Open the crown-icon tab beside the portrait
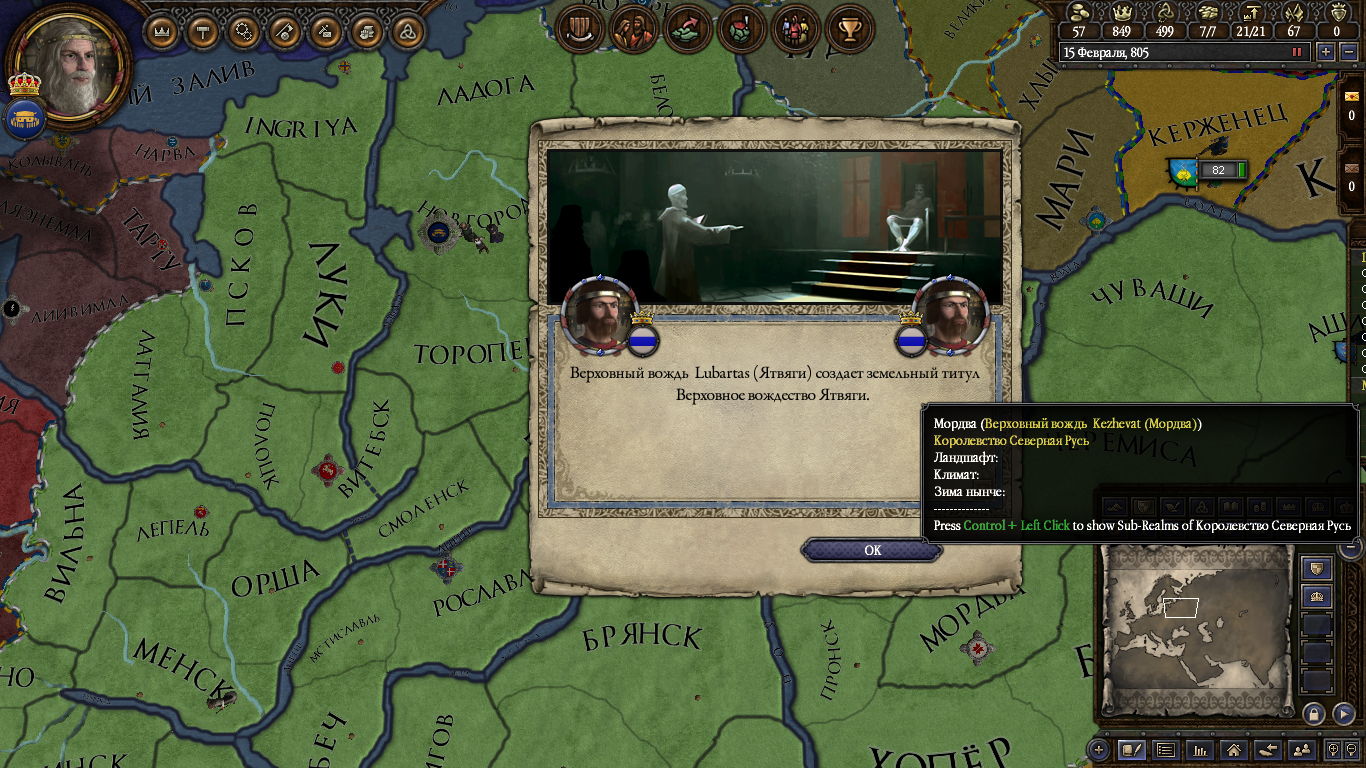The height and width of the screenshot is (768, 1366). click(161, 32)
